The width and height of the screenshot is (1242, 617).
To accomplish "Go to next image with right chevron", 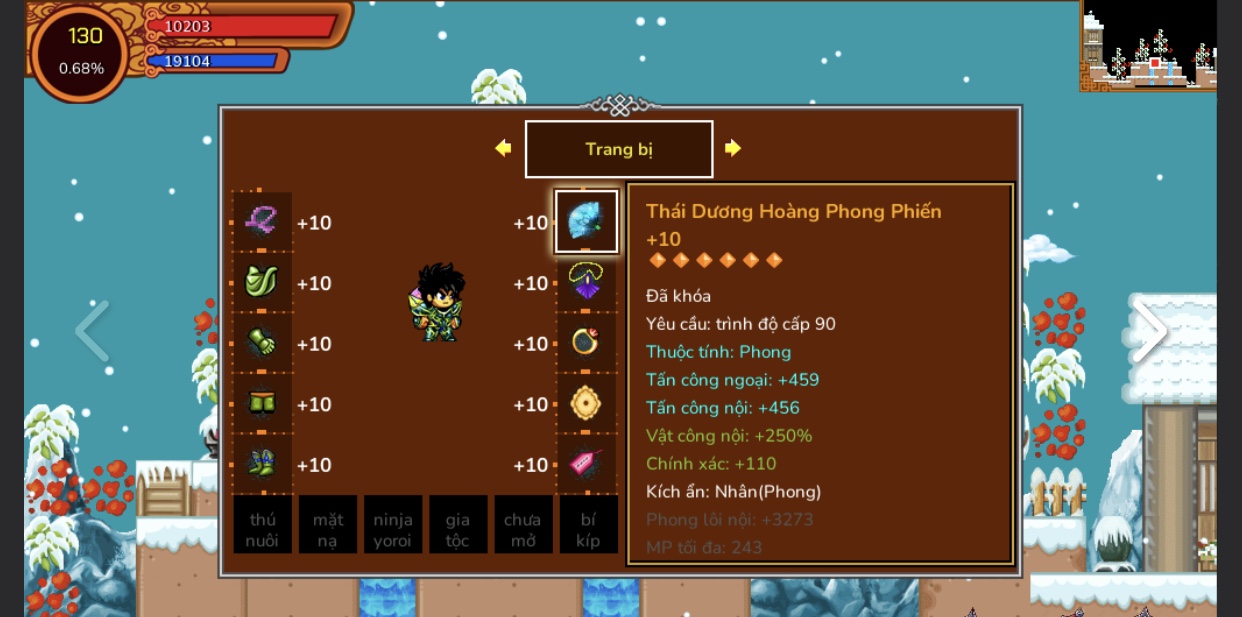I will pos(1149,331).
